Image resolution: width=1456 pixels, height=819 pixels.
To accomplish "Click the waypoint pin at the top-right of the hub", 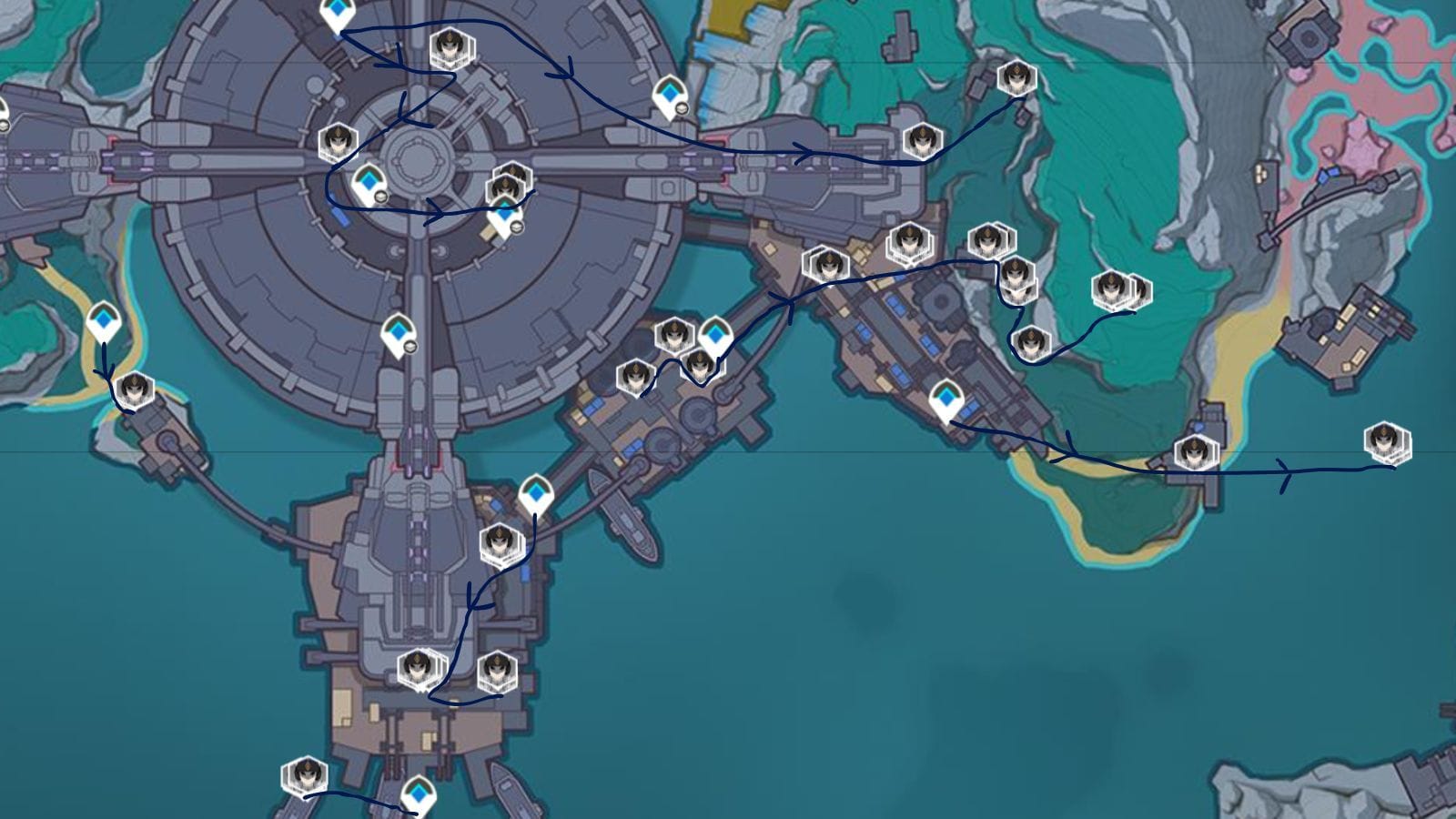I will (x=672, y=94).
